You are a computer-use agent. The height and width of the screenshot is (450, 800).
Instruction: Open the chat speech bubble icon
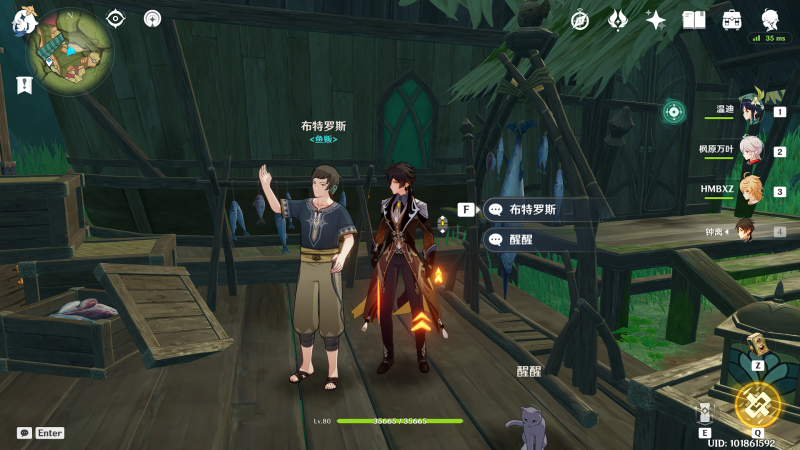click(x=24, y=433)
